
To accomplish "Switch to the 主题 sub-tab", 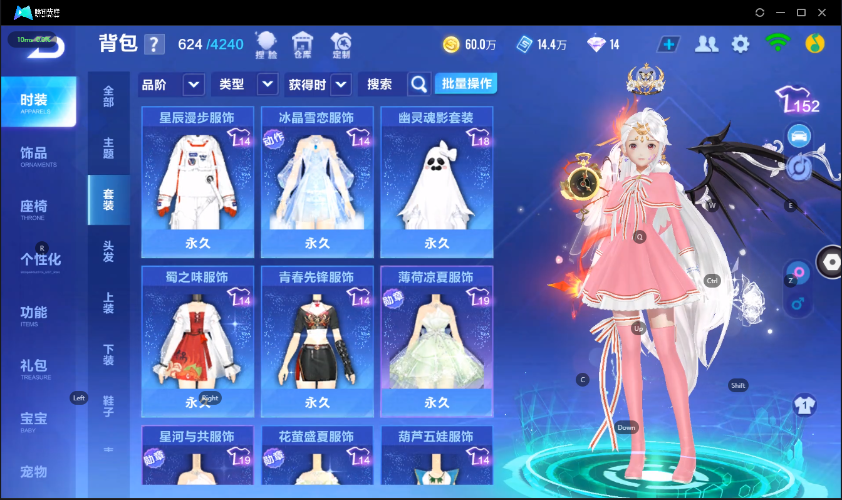I will [x=108, y=148].
